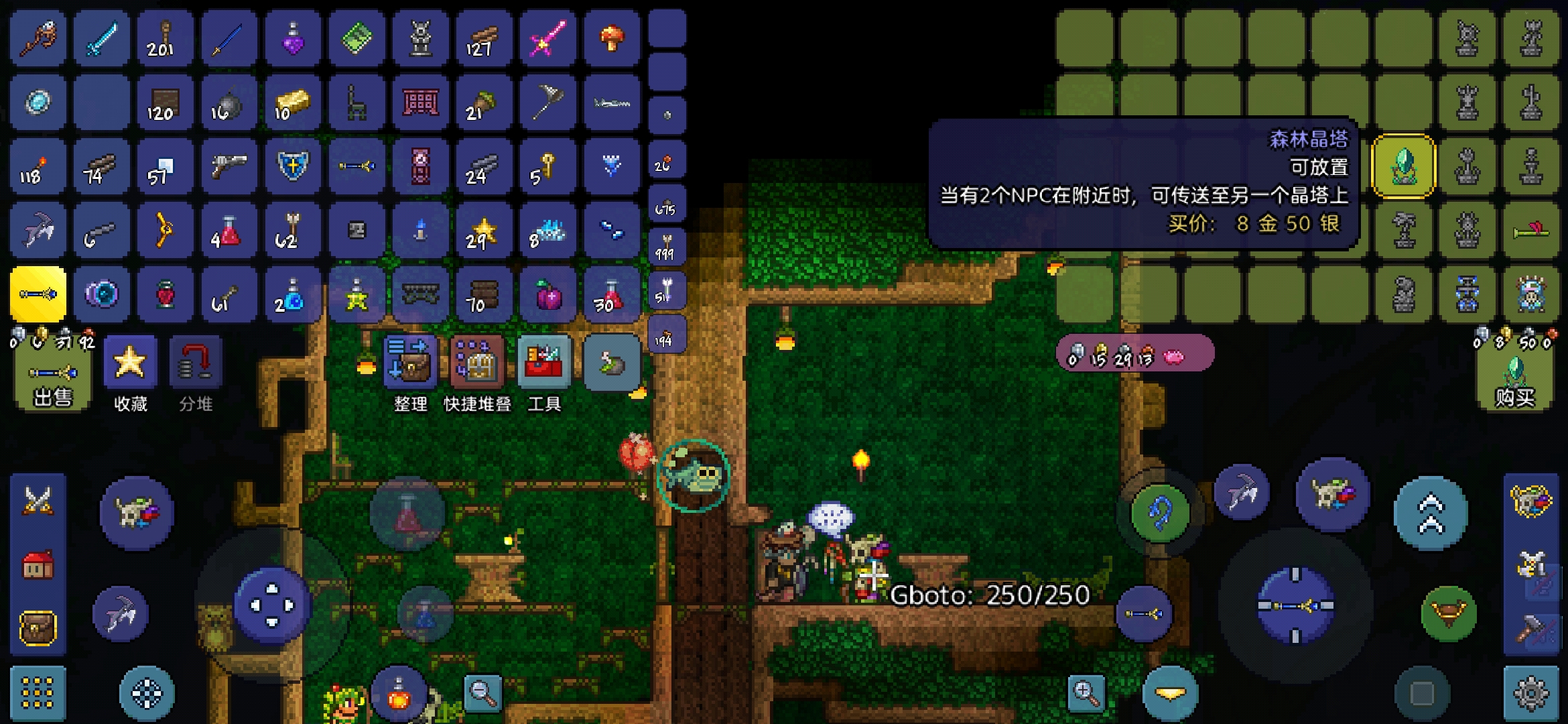Tap the 出售 sell button
Viewport: 1568px width, 724px height.
[52, 383]
